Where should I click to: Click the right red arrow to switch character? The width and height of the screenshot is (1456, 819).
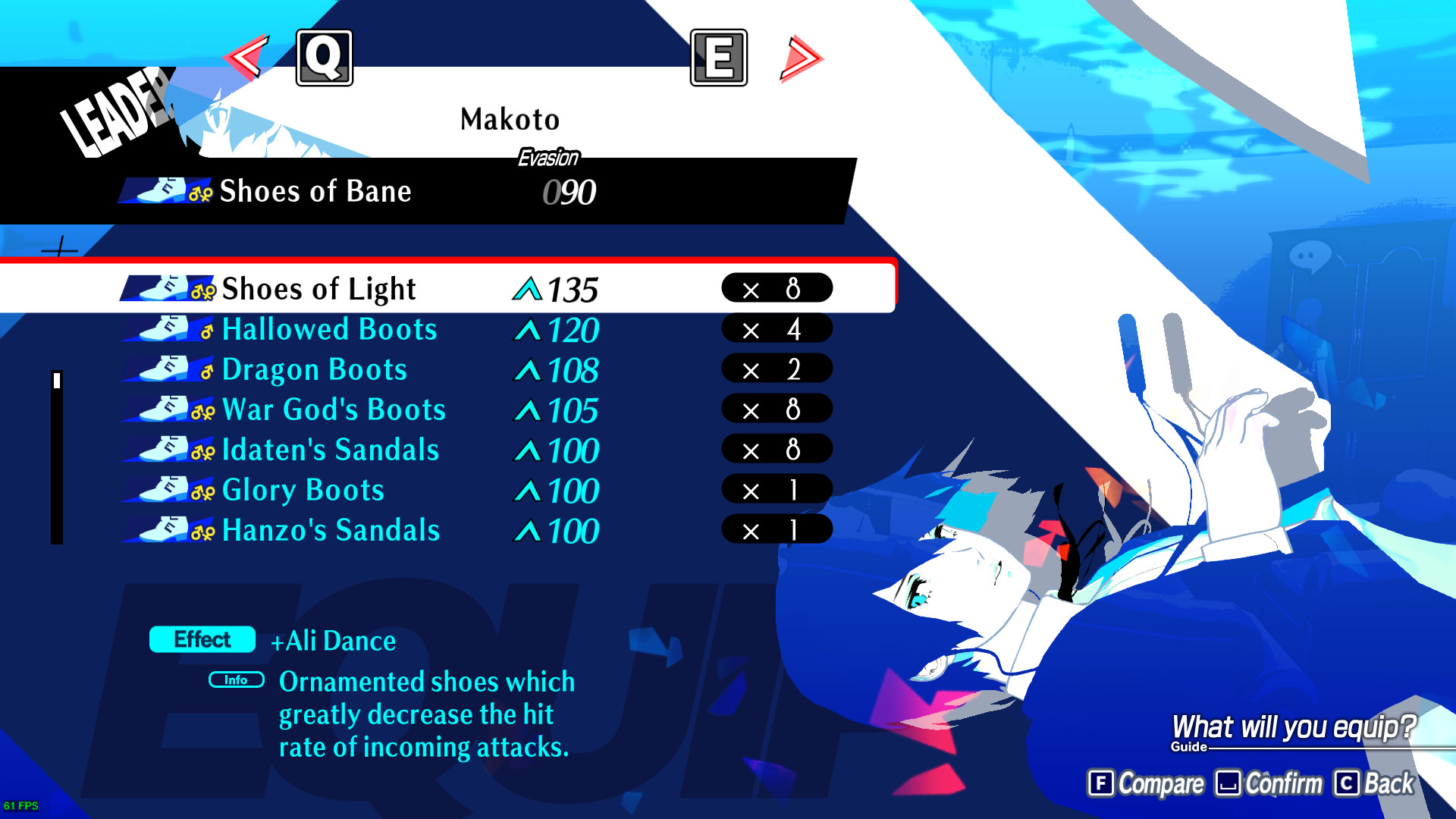(798, 58)
